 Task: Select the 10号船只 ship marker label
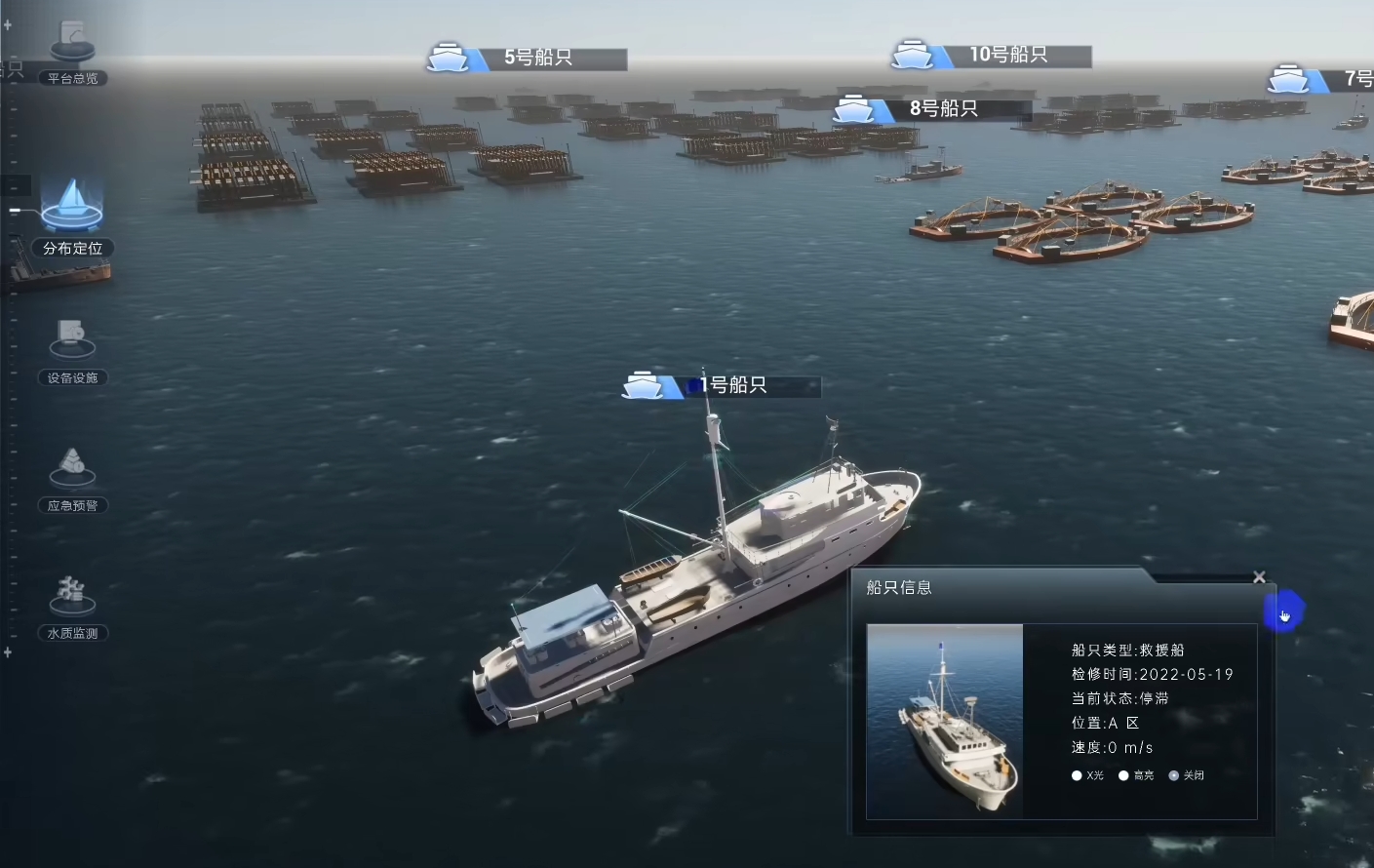pos(1007,56)
